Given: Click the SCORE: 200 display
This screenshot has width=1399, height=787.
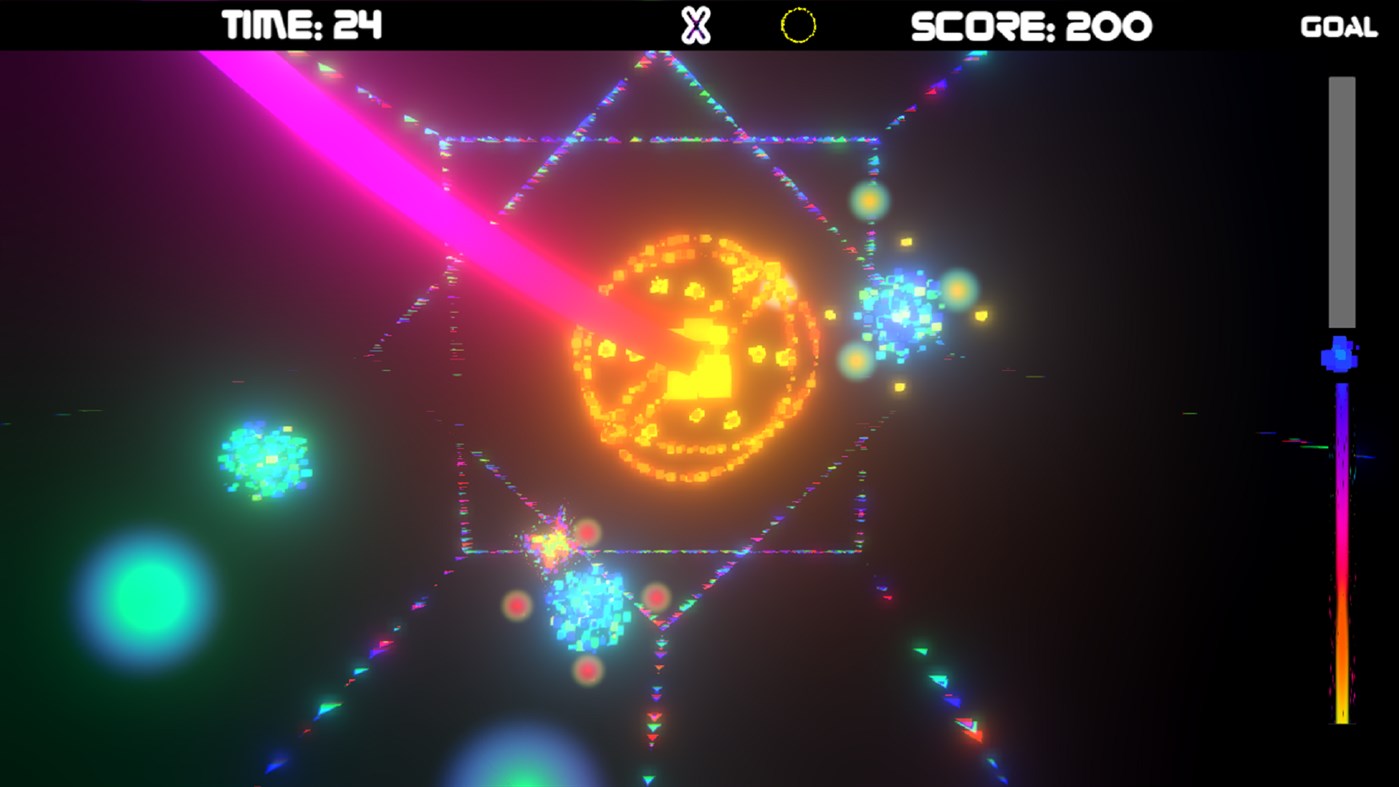Looking at the screenshot, I should pyautogui.click(x=1031, y=24).
